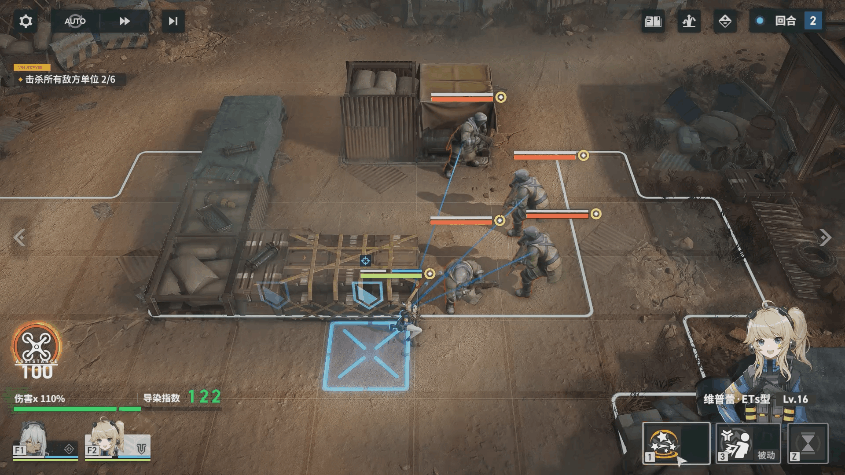Pan view with the right edge arrow

point(825,237)
